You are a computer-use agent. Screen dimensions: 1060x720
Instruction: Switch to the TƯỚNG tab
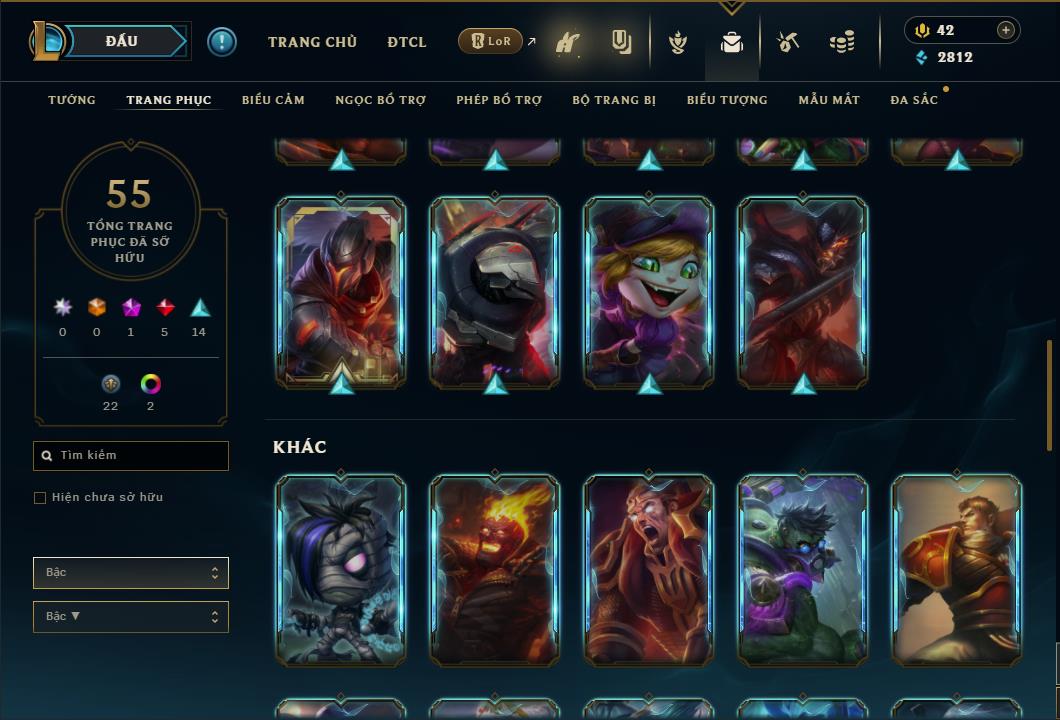pos(72,100)
